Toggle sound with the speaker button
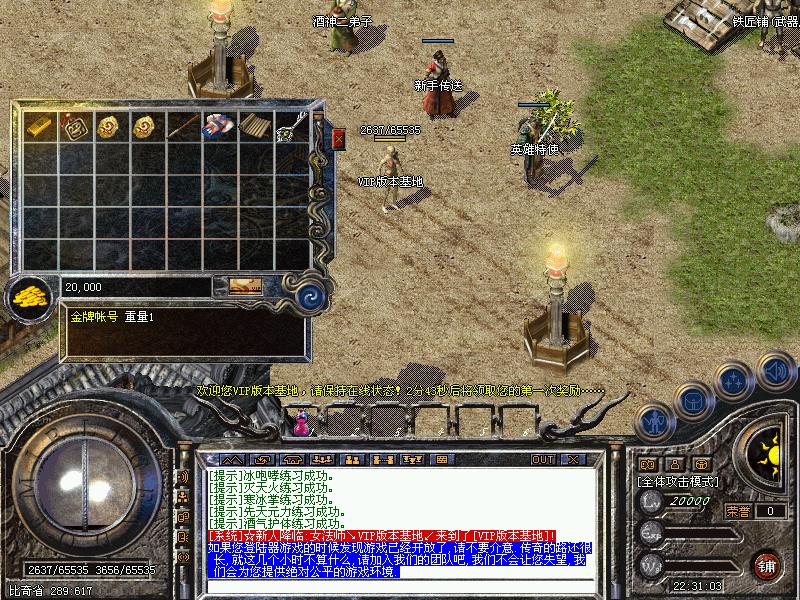 point(775,370)
